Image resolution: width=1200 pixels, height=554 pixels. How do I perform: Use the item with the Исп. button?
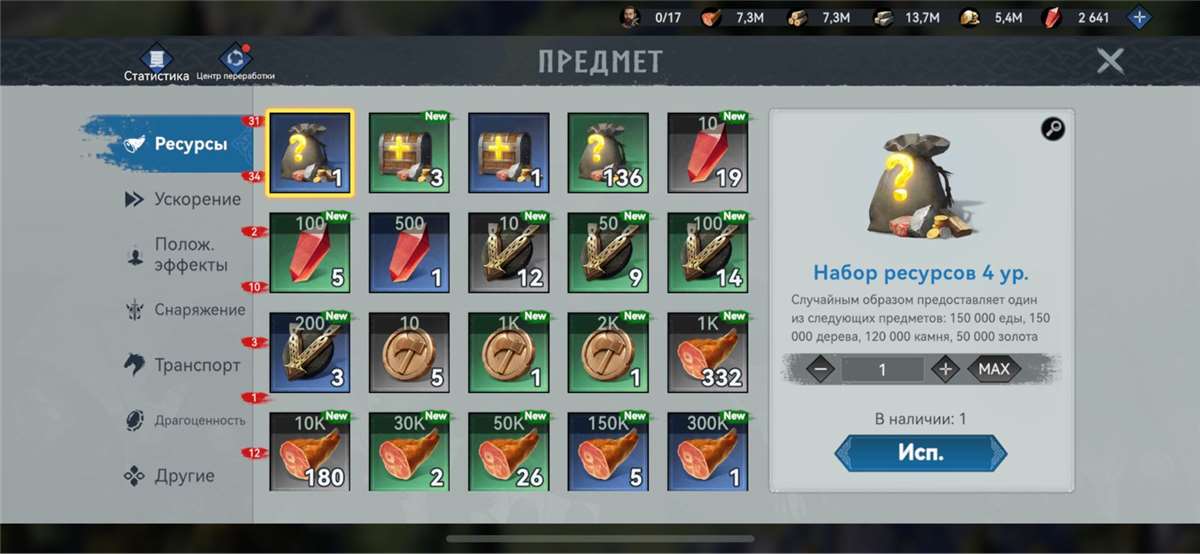920,452
